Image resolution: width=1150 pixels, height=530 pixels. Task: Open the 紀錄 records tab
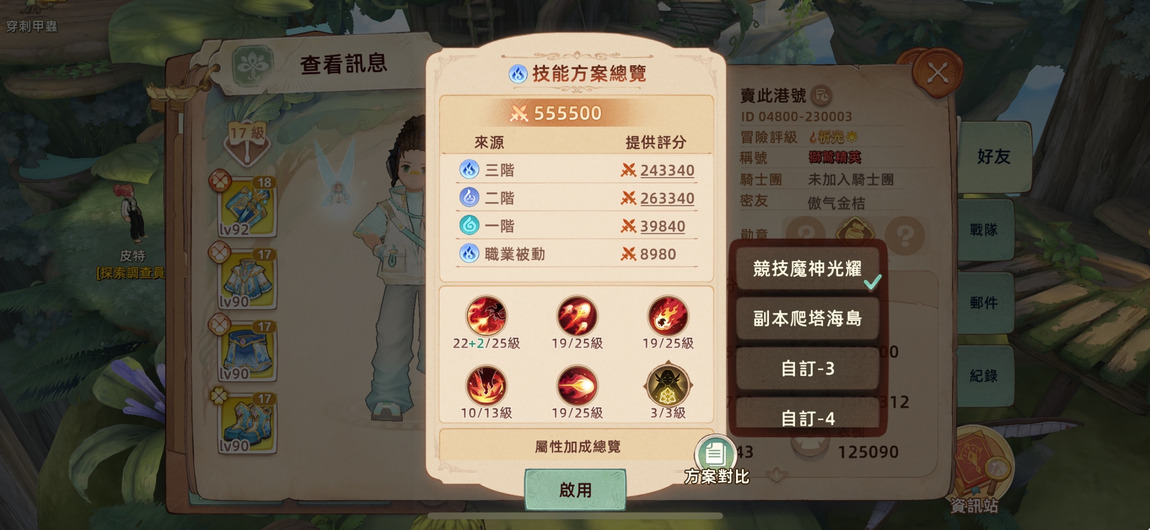[x=983, y=376]
